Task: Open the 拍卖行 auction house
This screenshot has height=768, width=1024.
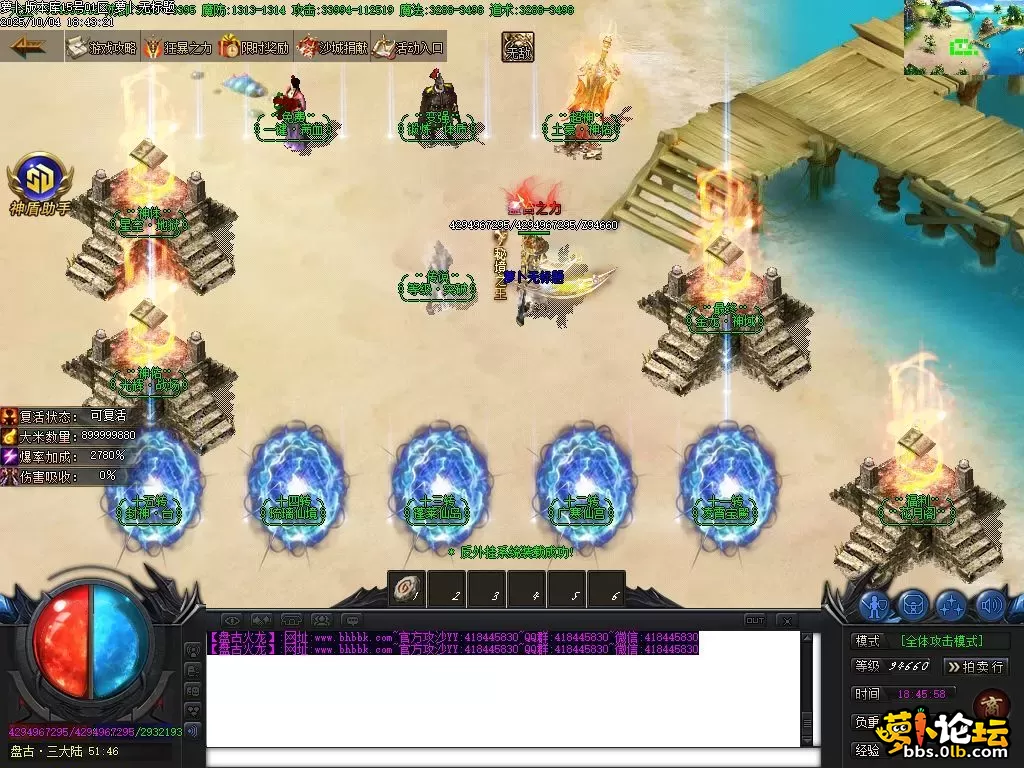Action: coord(976,666)
